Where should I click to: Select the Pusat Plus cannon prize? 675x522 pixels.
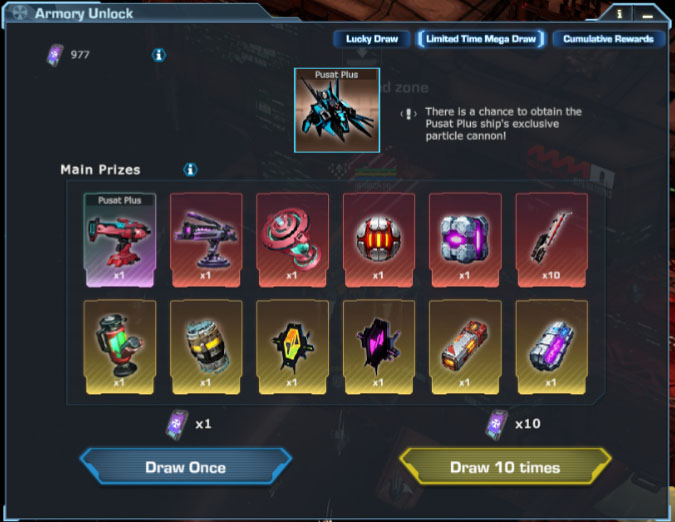pos(119,240)
